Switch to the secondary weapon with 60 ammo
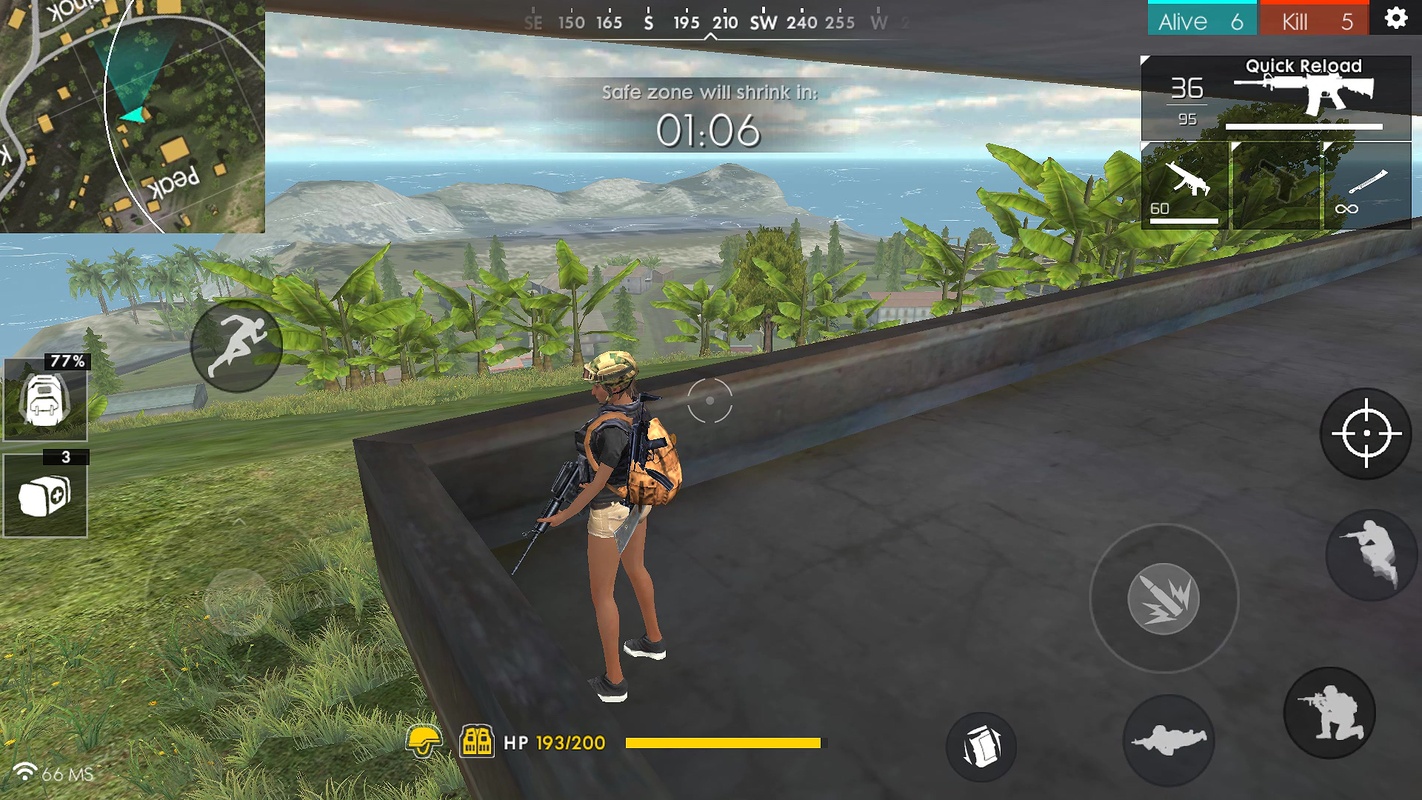Image resolution: width=1422 pixels, height=800 pixels. click(x=1185, y=185)
